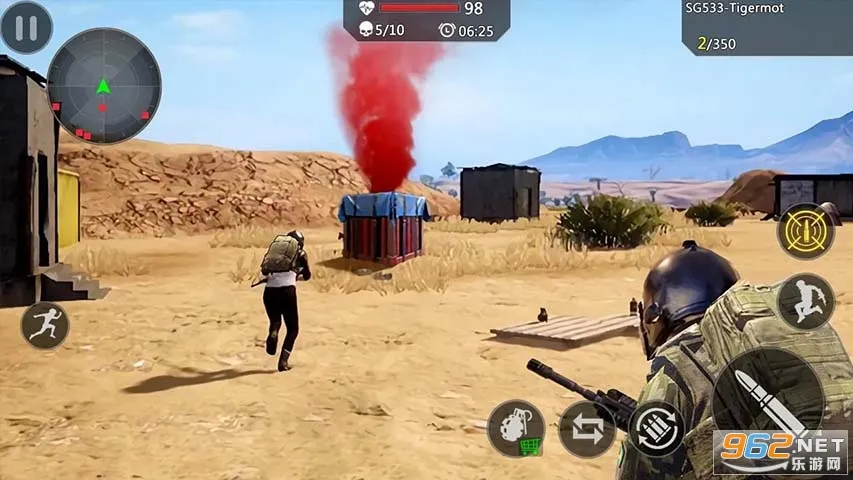Toggle the yellow crosshair aim button

point(806,231)
